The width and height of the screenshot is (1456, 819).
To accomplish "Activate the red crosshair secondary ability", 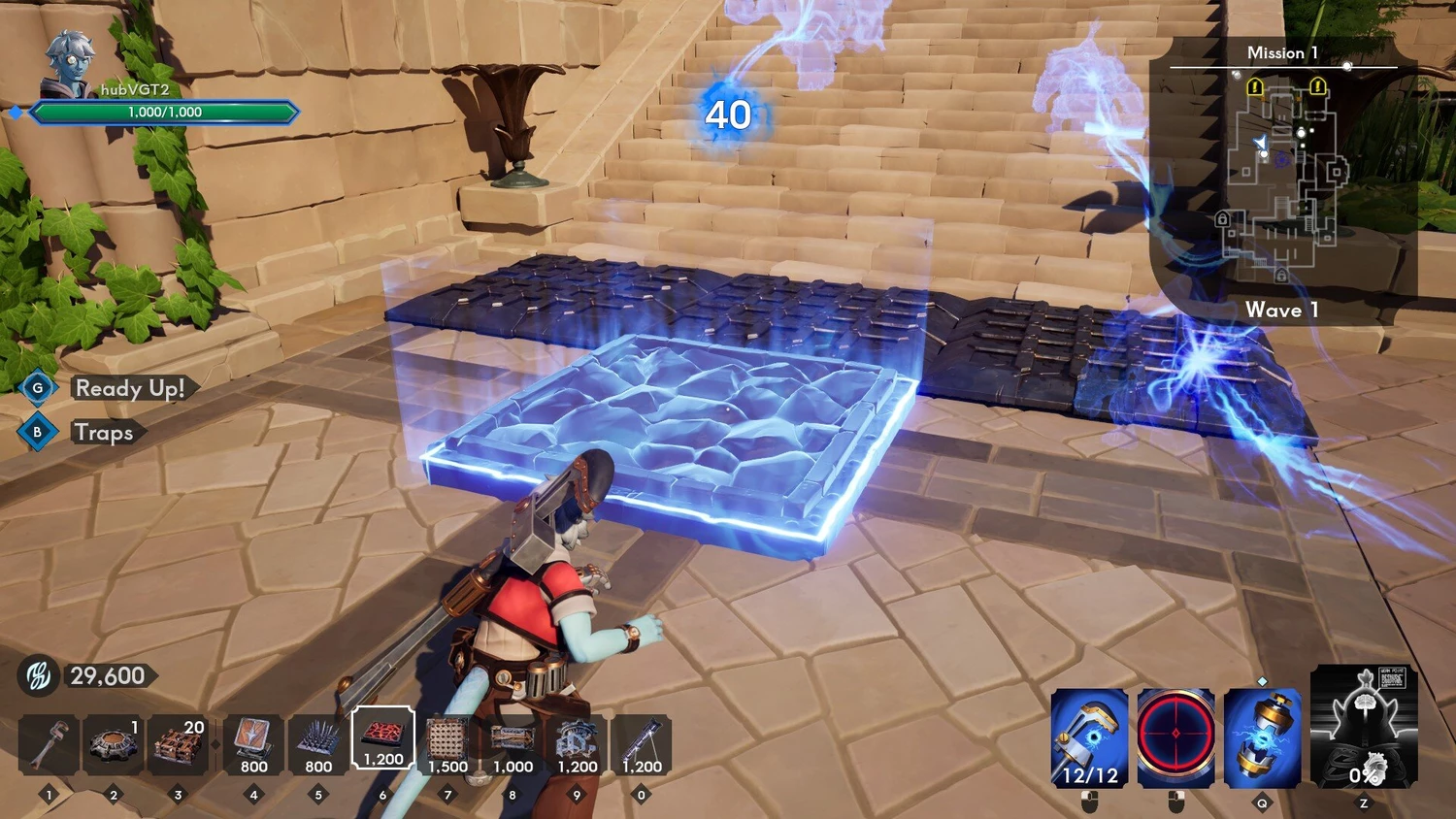I will 1175,737.
